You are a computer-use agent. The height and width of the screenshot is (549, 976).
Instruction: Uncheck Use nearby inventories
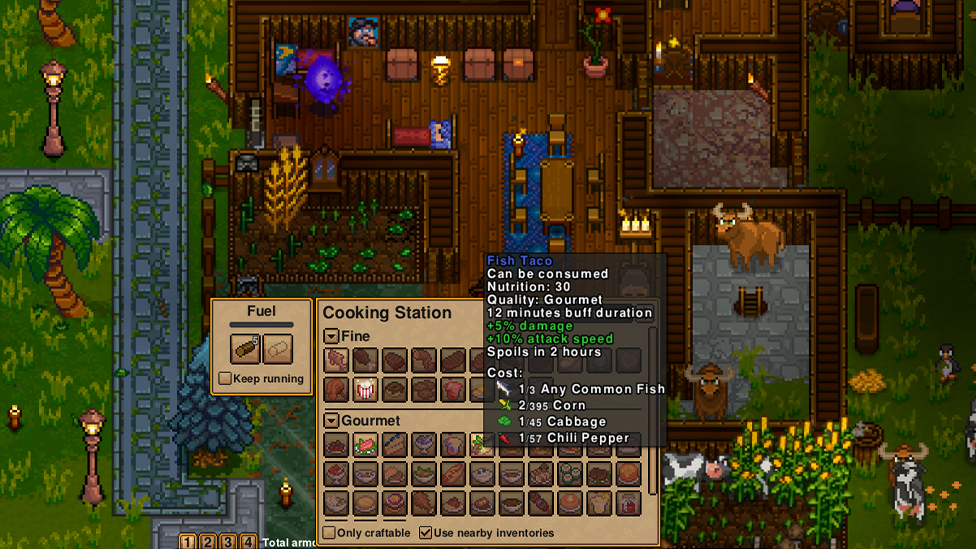(x=426, y=533)
